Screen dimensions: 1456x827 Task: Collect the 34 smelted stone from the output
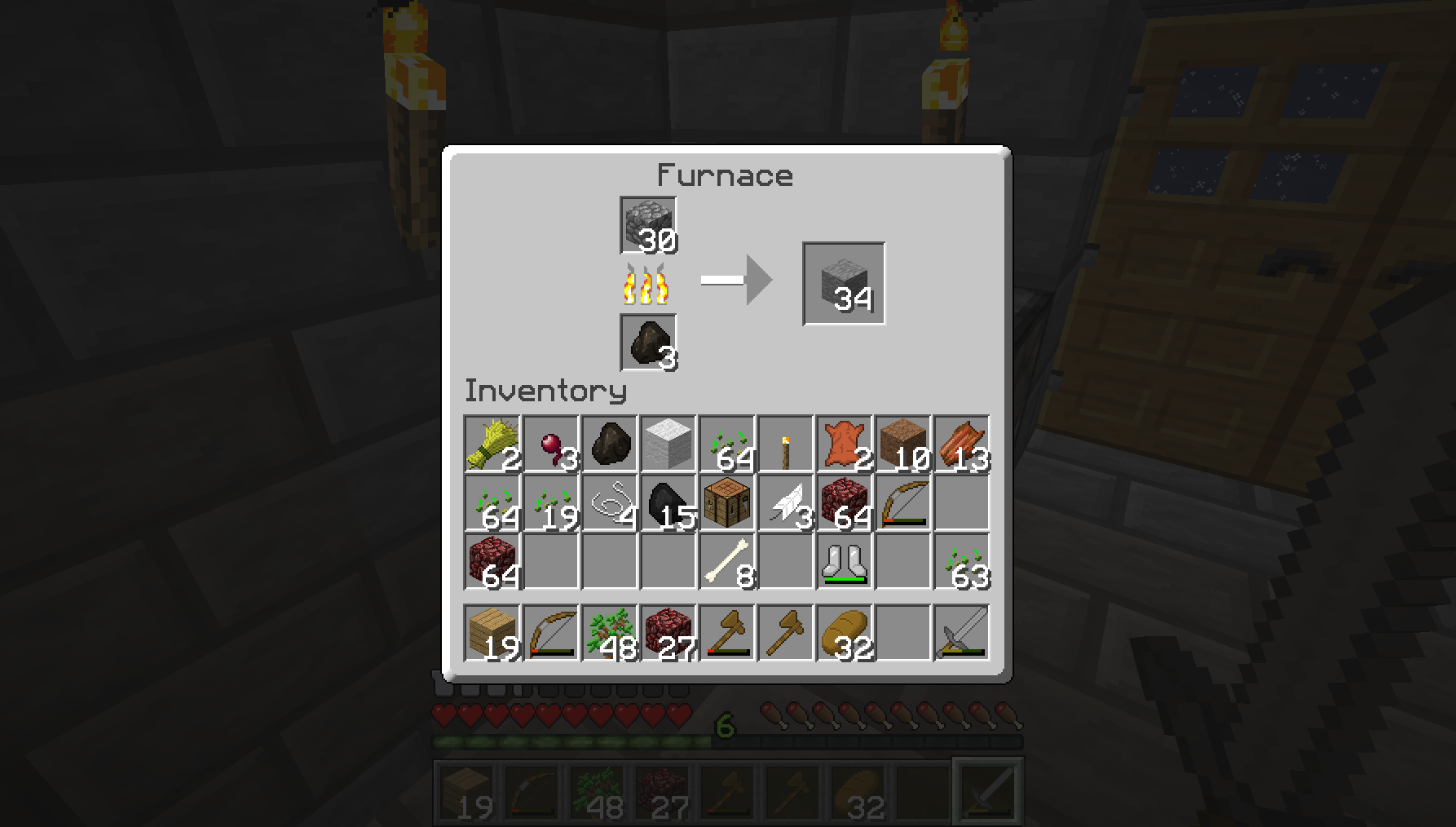[x=844, y=284]
